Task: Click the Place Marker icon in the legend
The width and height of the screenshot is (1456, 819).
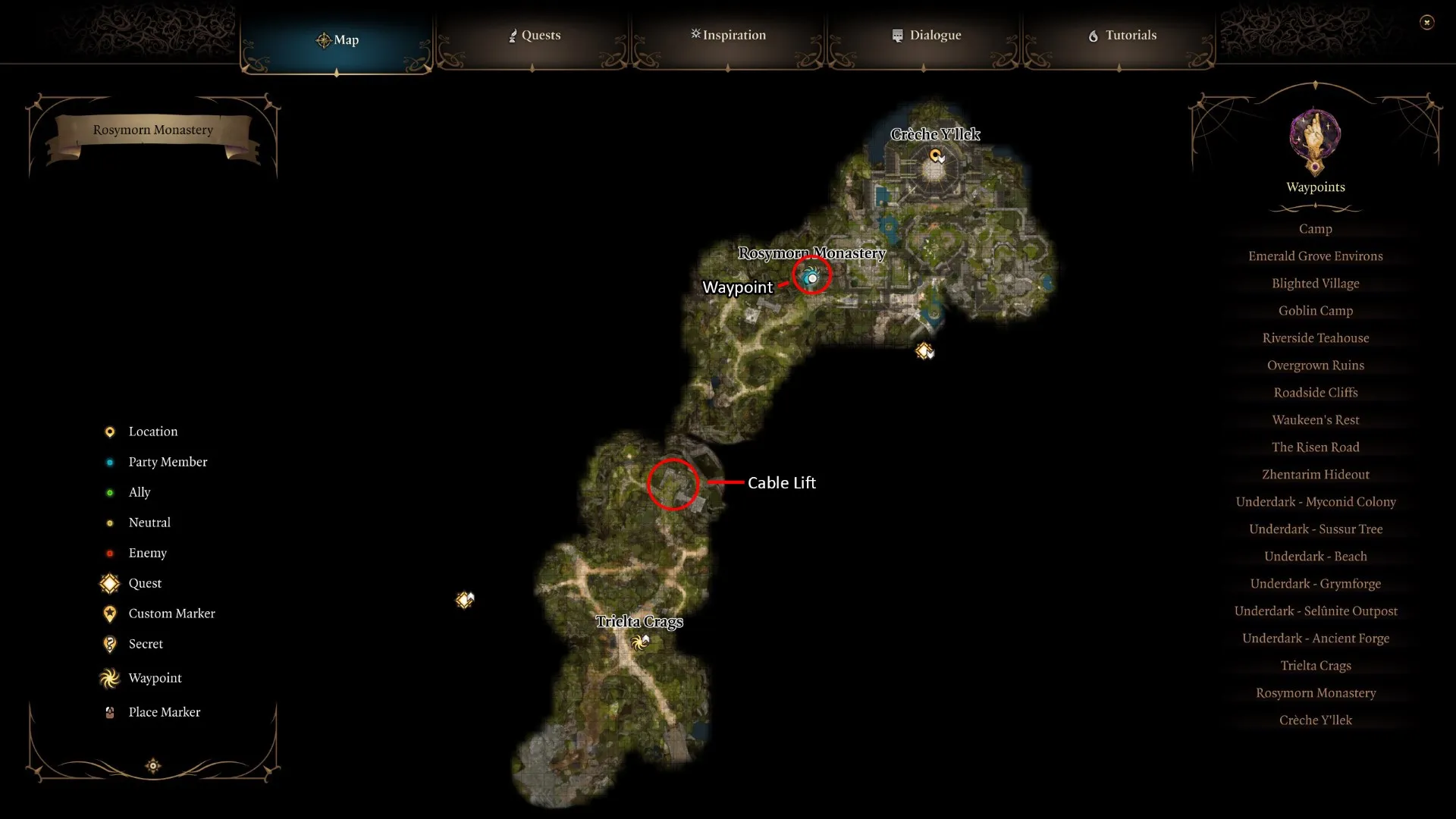Action: coord(109,711)
